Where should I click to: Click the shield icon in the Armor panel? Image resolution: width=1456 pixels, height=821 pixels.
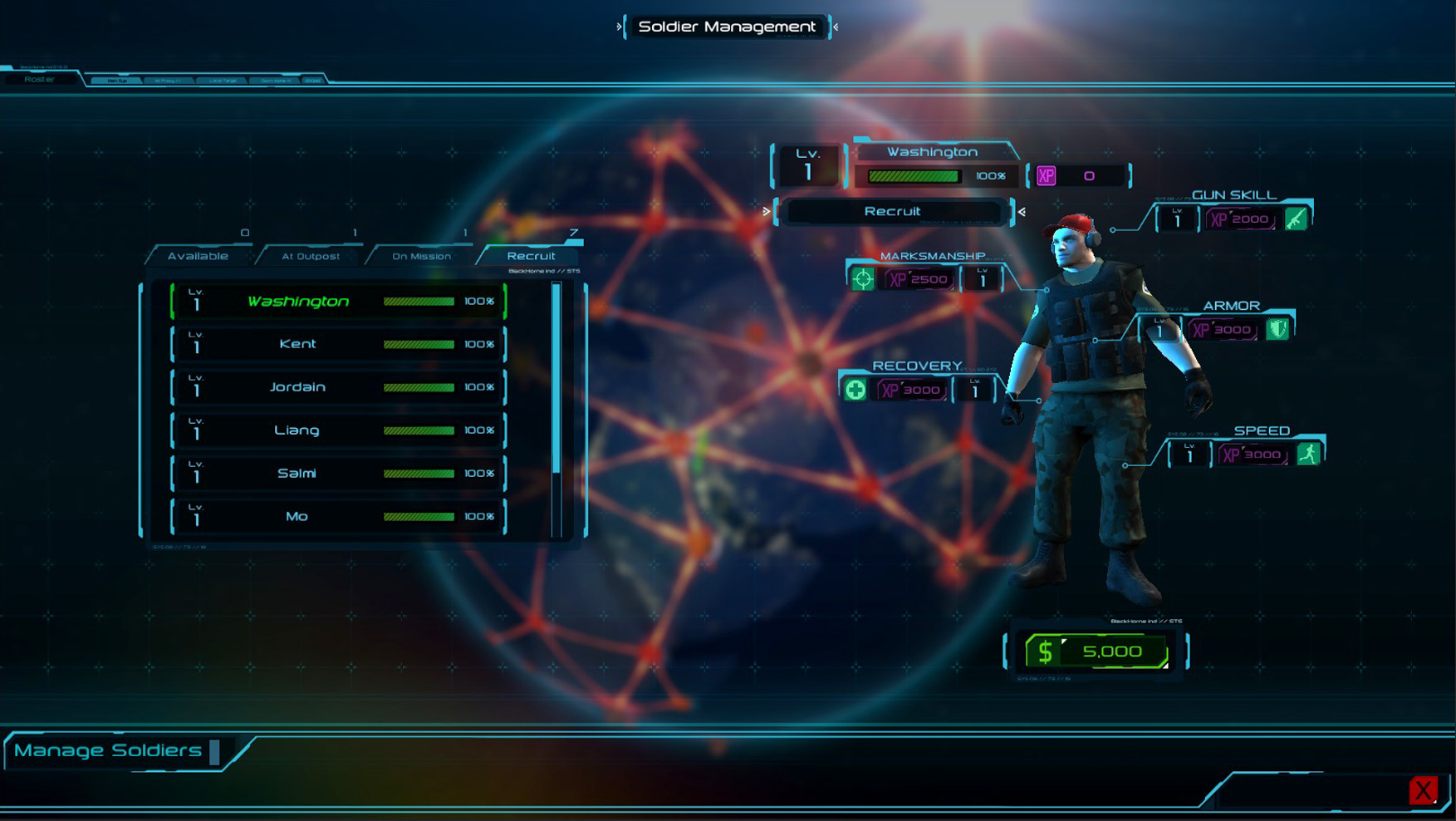(1276, 328)
